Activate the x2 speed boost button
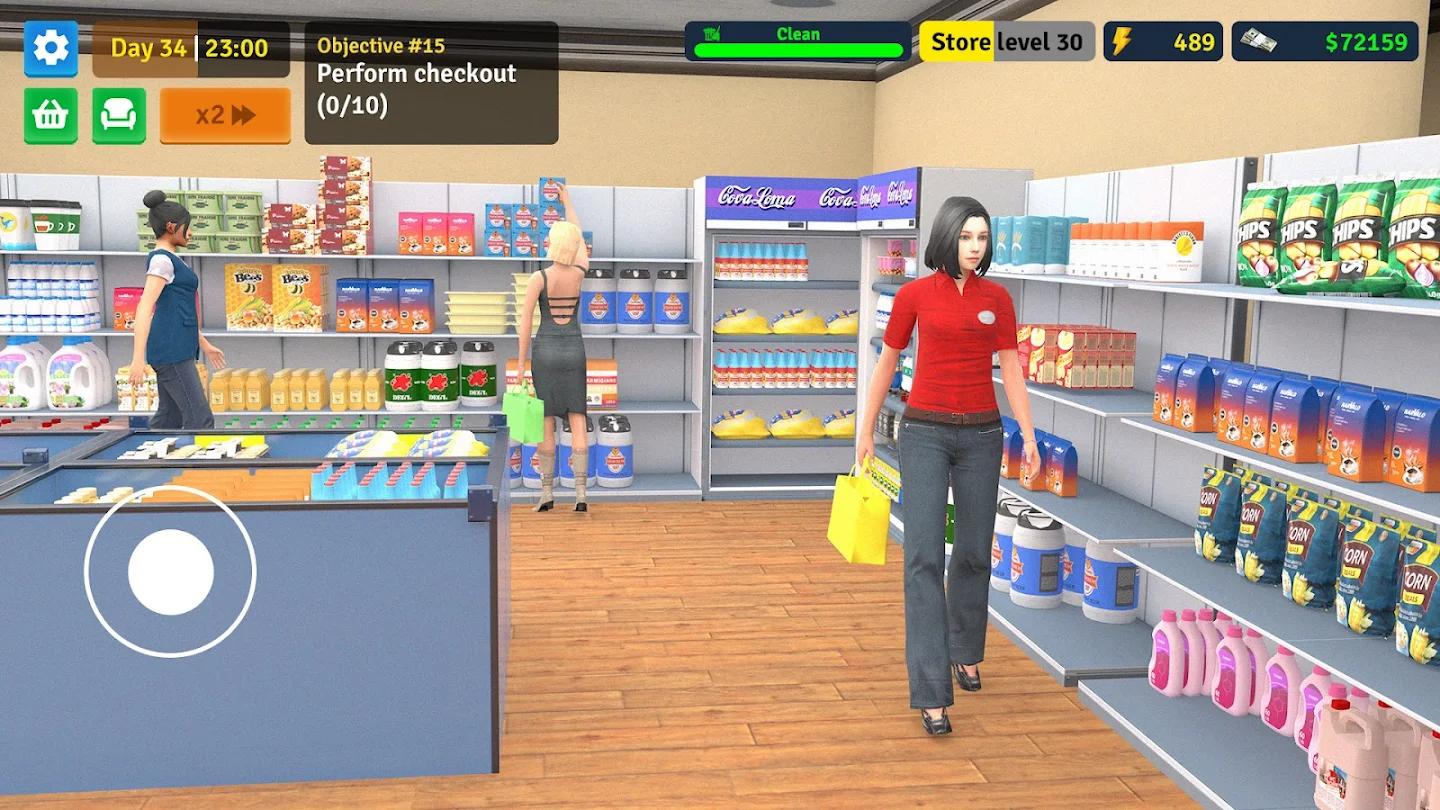The height and width of the screenshot is (810, 1440). 225,115
